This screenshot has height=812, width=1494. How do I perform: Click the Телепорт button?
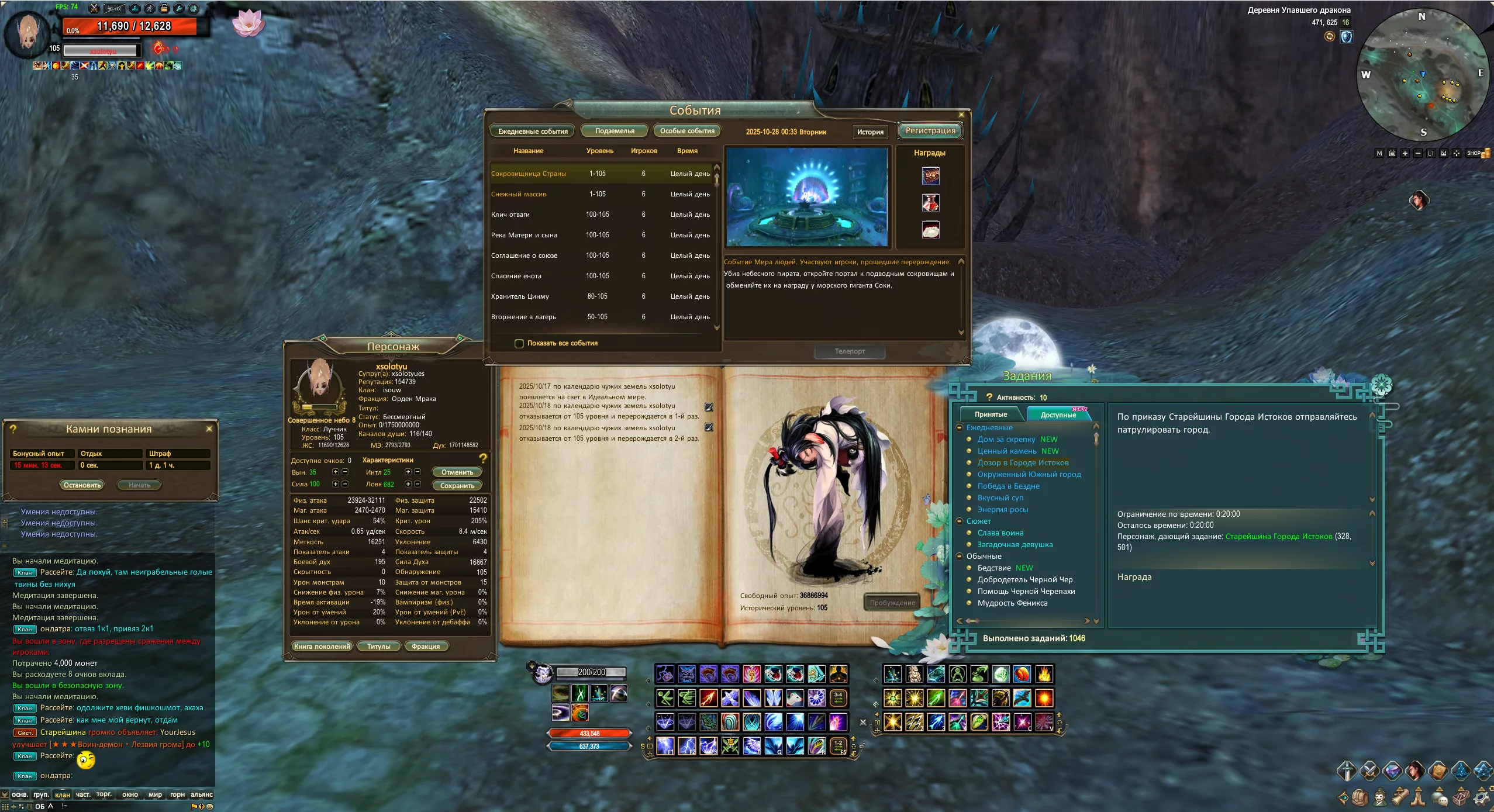849,351
